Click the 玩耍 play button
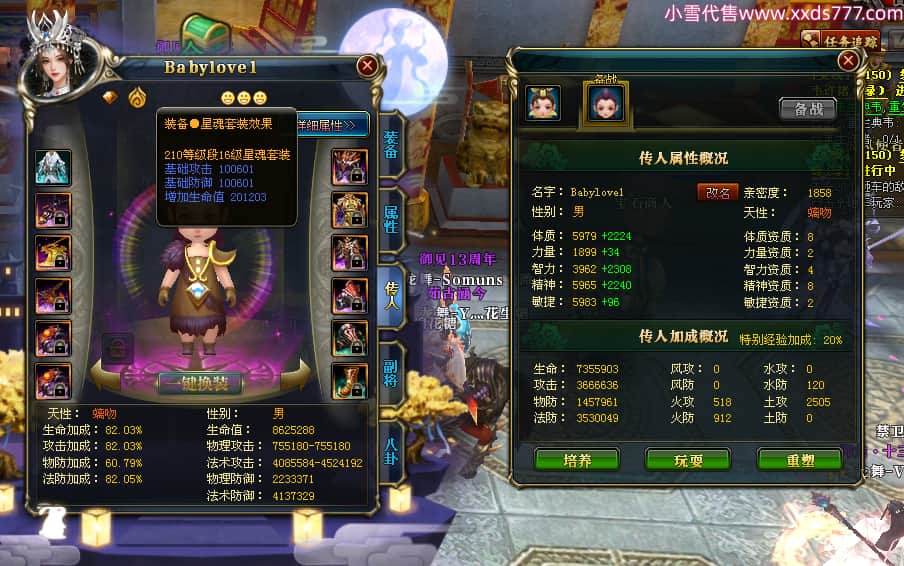The width and height of the screenshot is (904, 566). pyautogui.click(x=687, y=460)
